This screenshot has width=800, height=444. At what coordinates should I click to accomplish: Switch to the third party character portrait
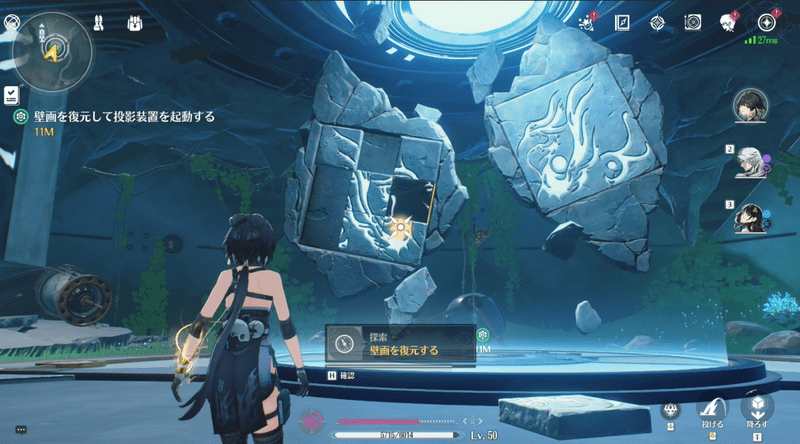[x=749, y=217]
